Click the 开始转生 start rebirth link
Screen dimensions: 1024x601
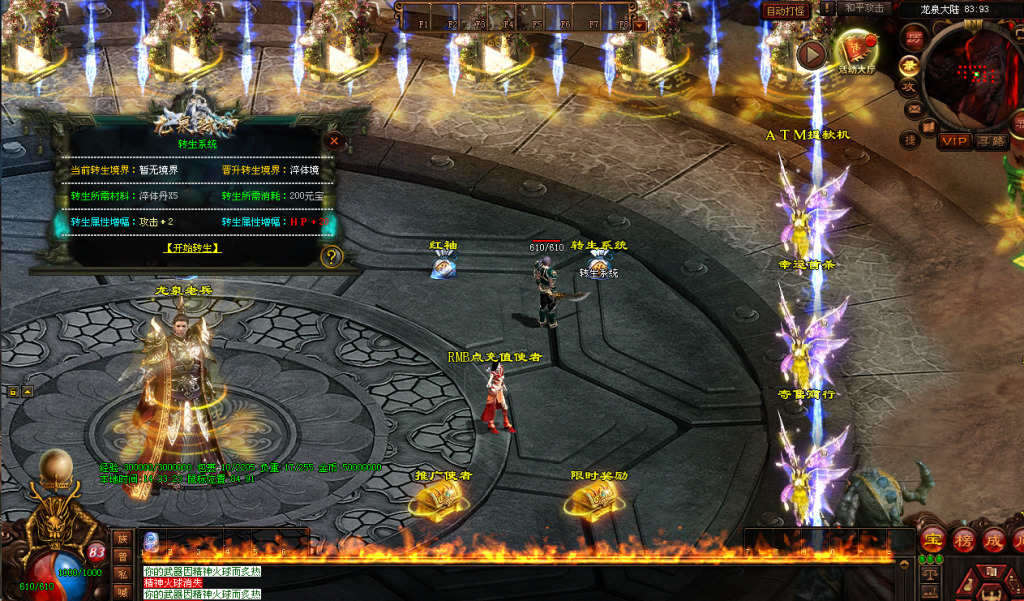pyautogui.click(x=192, y=248)
